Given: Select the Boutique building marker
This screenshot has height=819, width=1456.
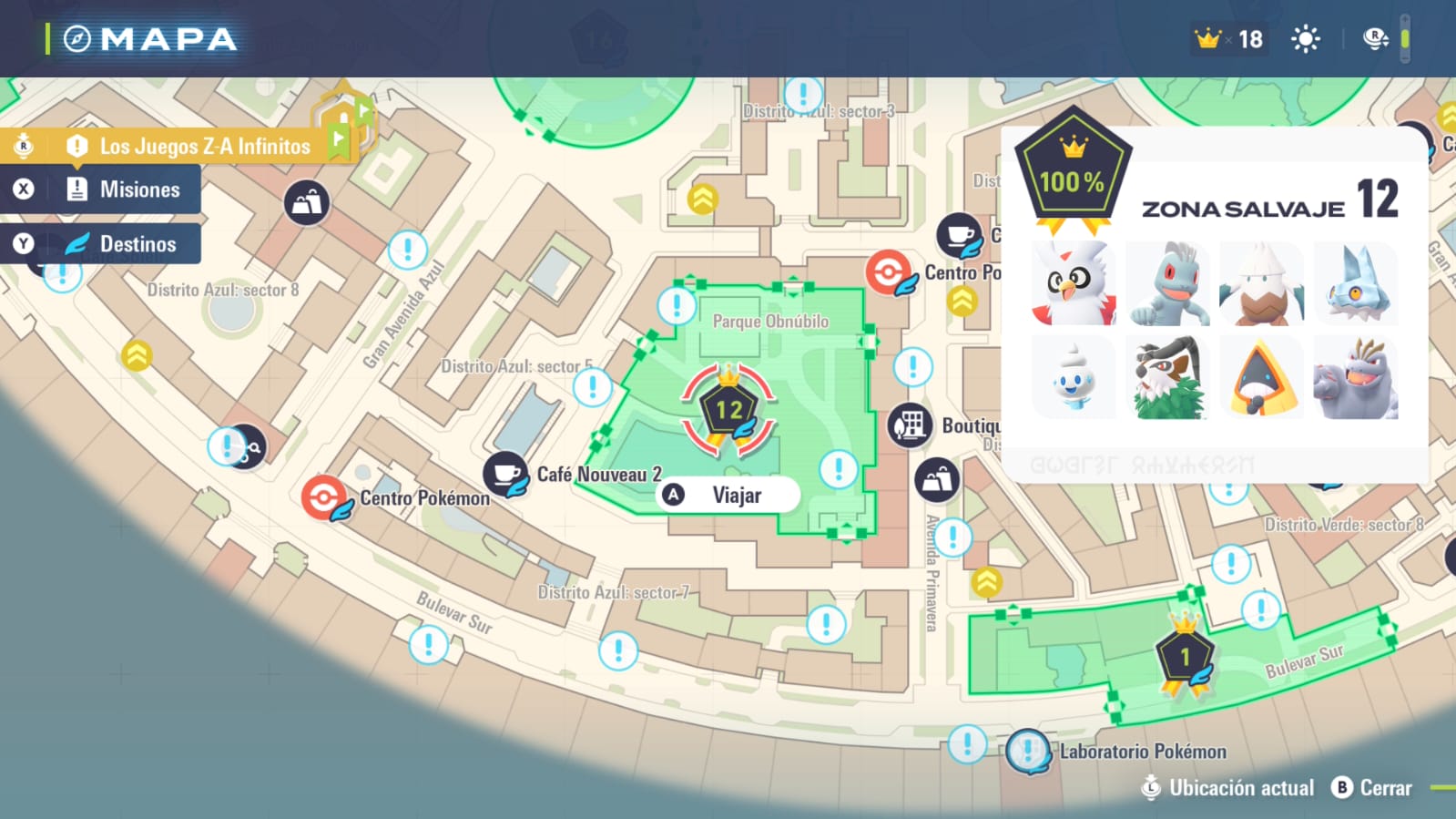Looking at the screenshot, I should coord(910,425).
